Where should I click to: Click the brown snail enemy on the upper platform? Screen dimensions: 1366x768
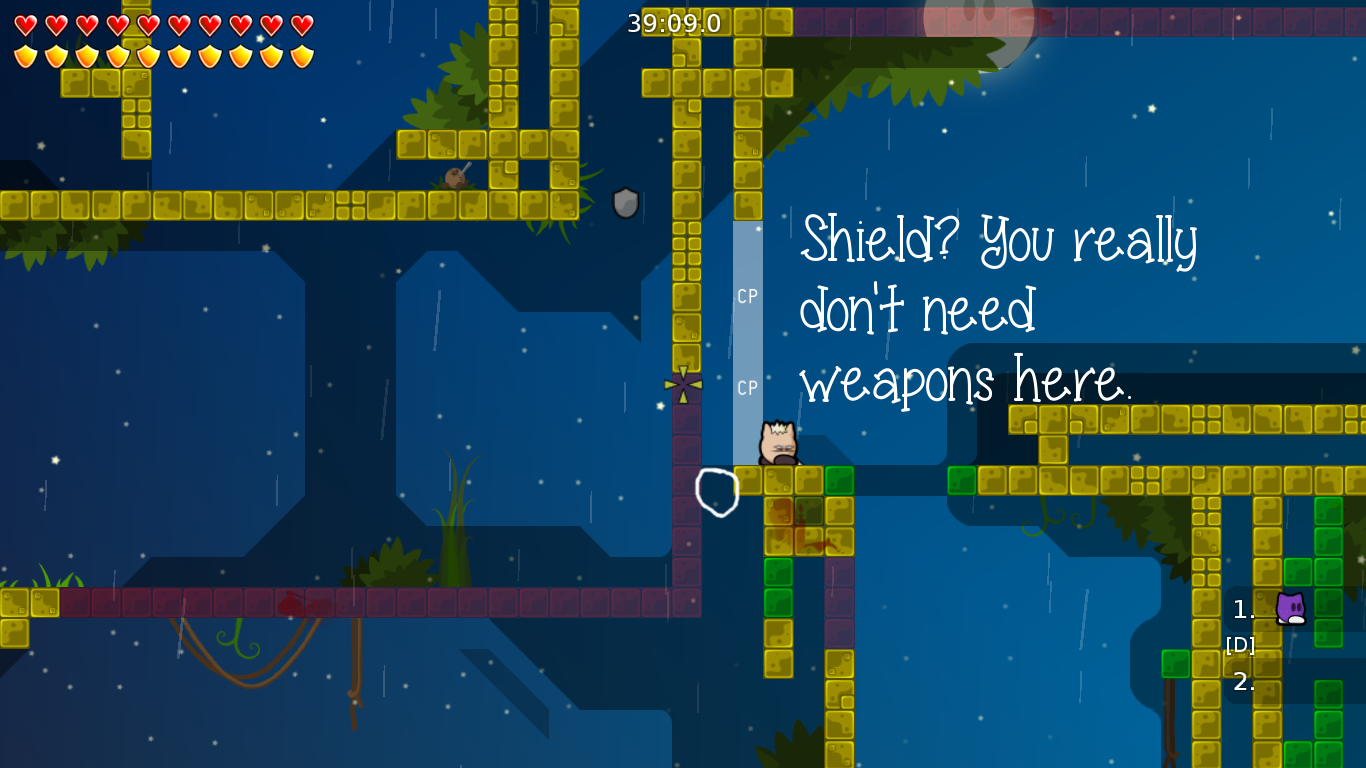455,178
